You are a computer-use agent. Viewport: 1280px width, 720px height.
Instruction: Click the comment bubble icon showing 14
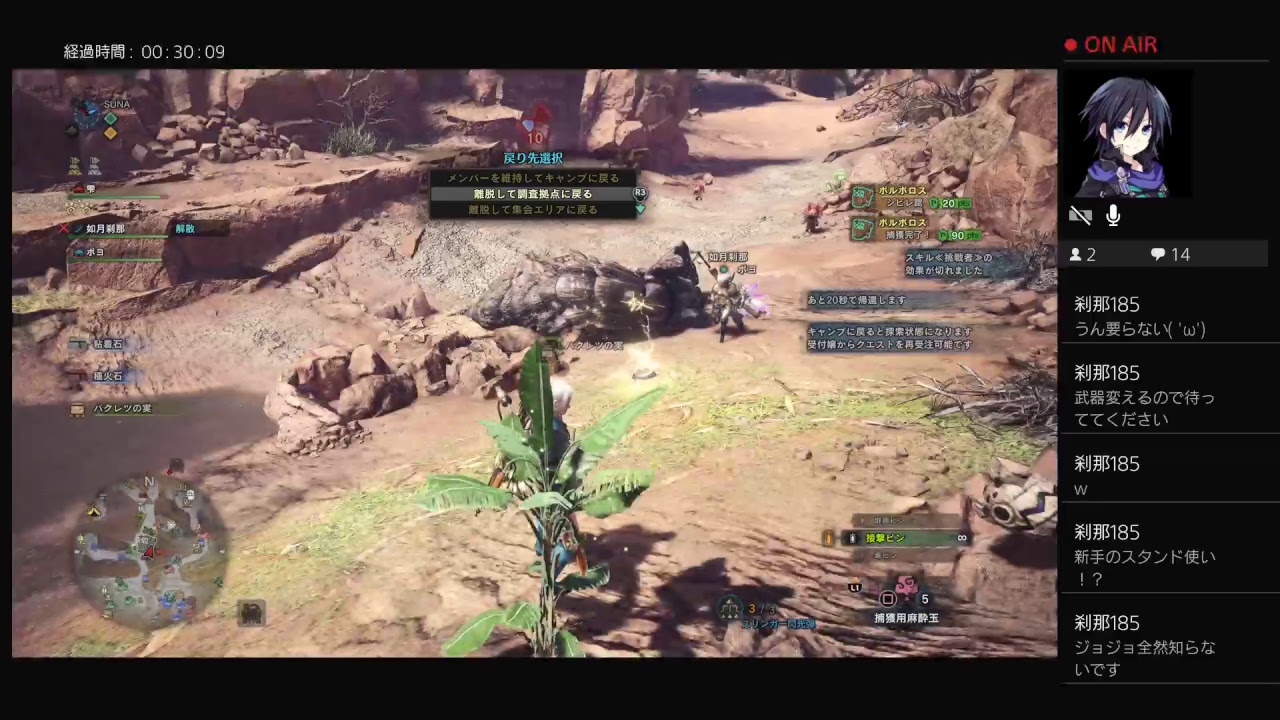coord(1158,254)
